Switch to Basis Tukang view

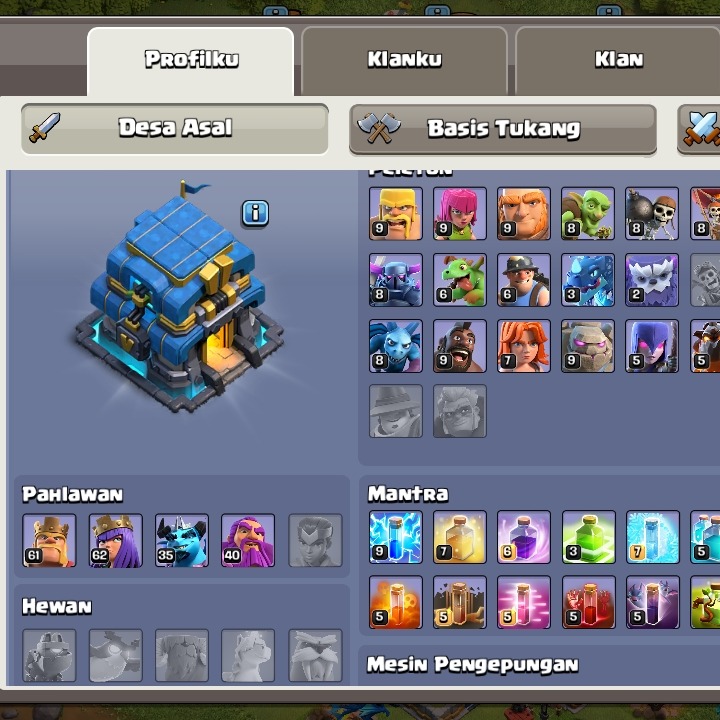coord(503,129)
